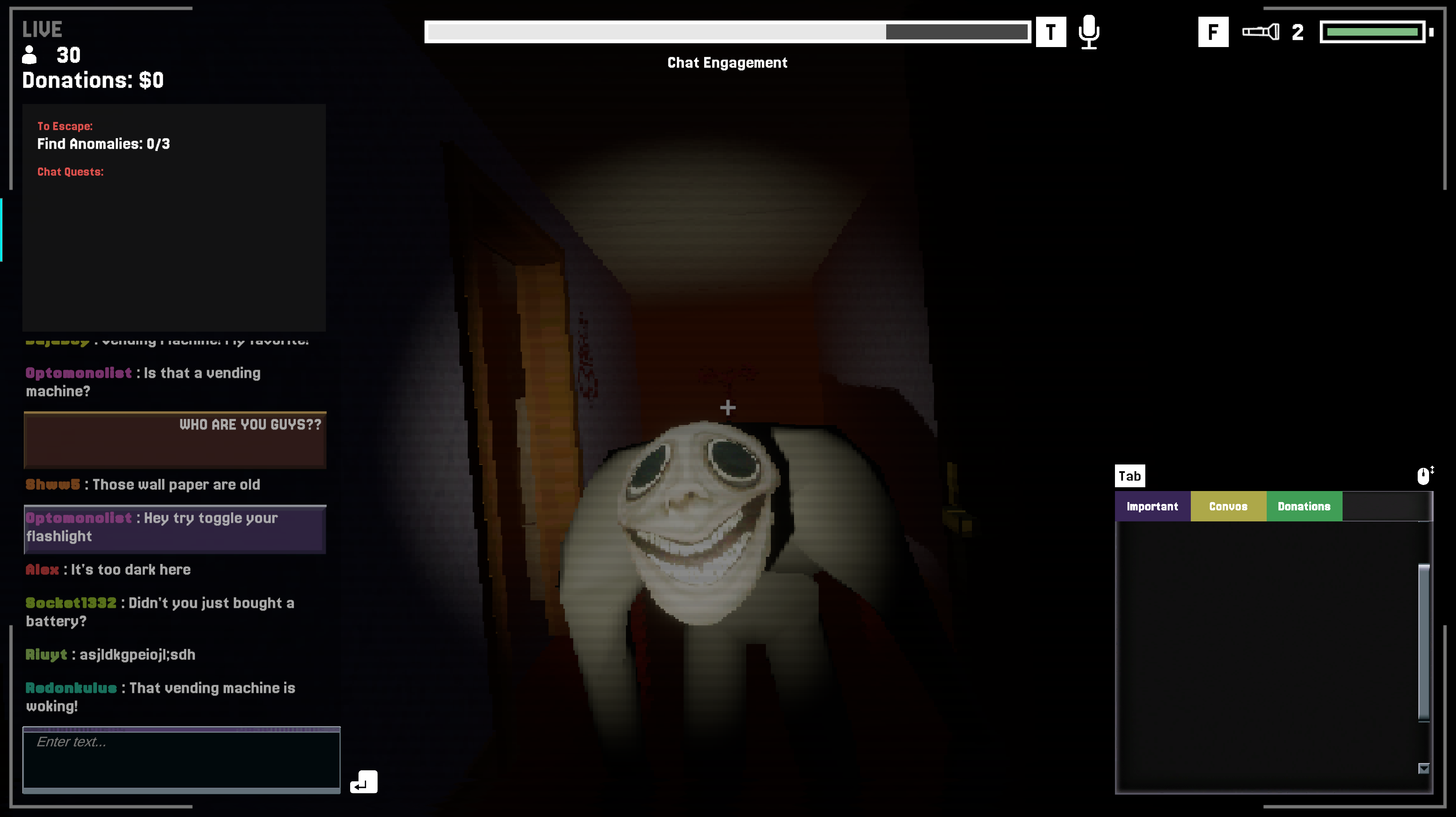Switch to the Important tab
This screenshot has width=1456, height=817.
pyautogui.click(x=1152, y=506)
